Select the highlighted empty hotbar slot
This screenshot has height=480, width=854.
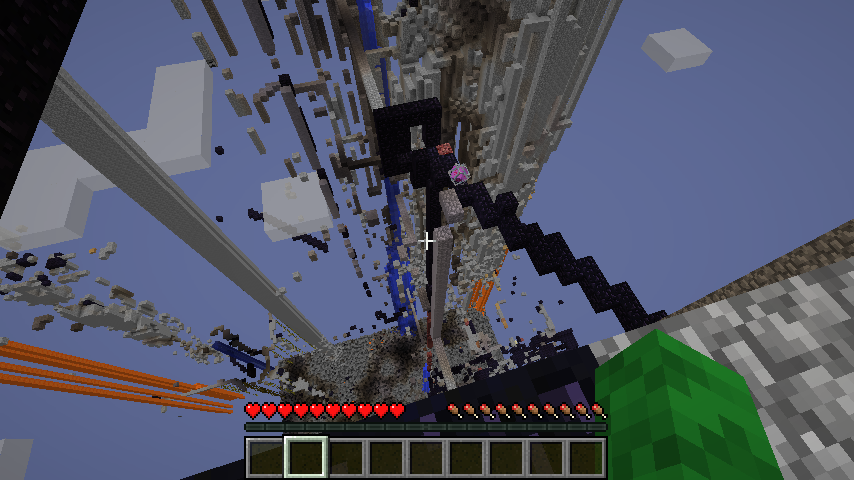305,457
